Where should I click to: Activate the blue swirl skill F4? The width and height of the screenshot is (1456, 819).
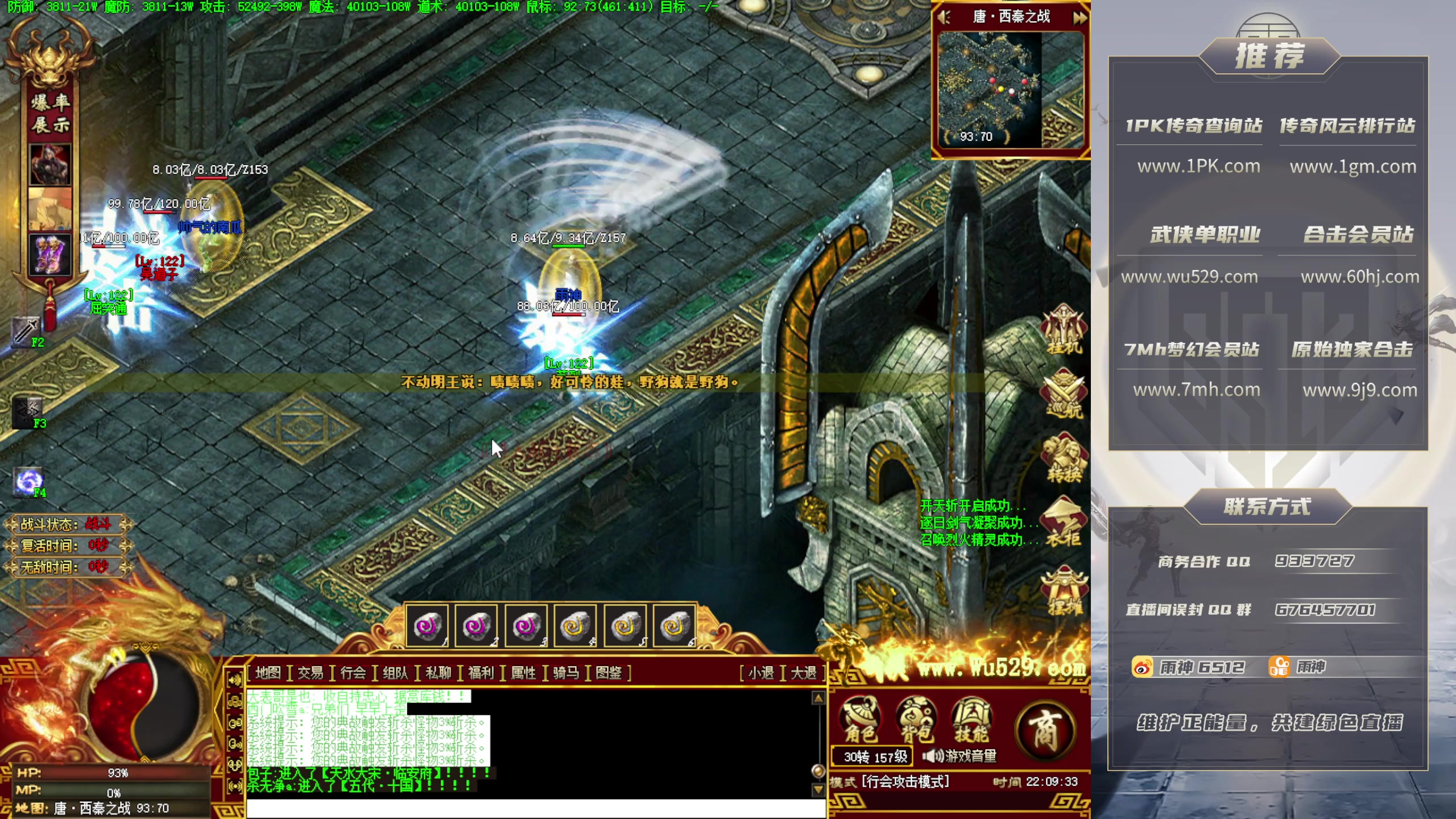[x=27, y=482]
